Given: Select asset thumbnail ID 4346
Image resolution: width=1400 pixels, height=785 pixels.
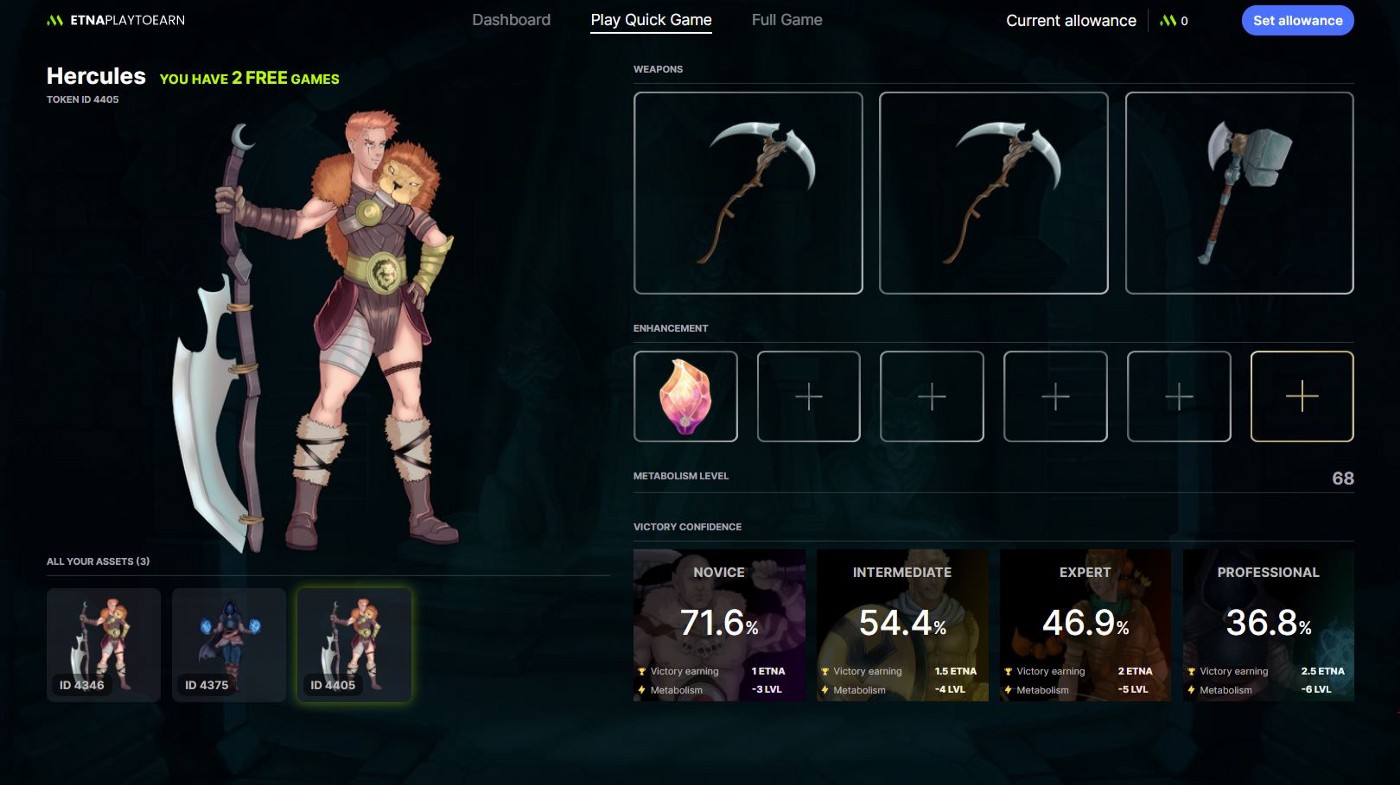Looking at the screenshot, I should 104,644.
